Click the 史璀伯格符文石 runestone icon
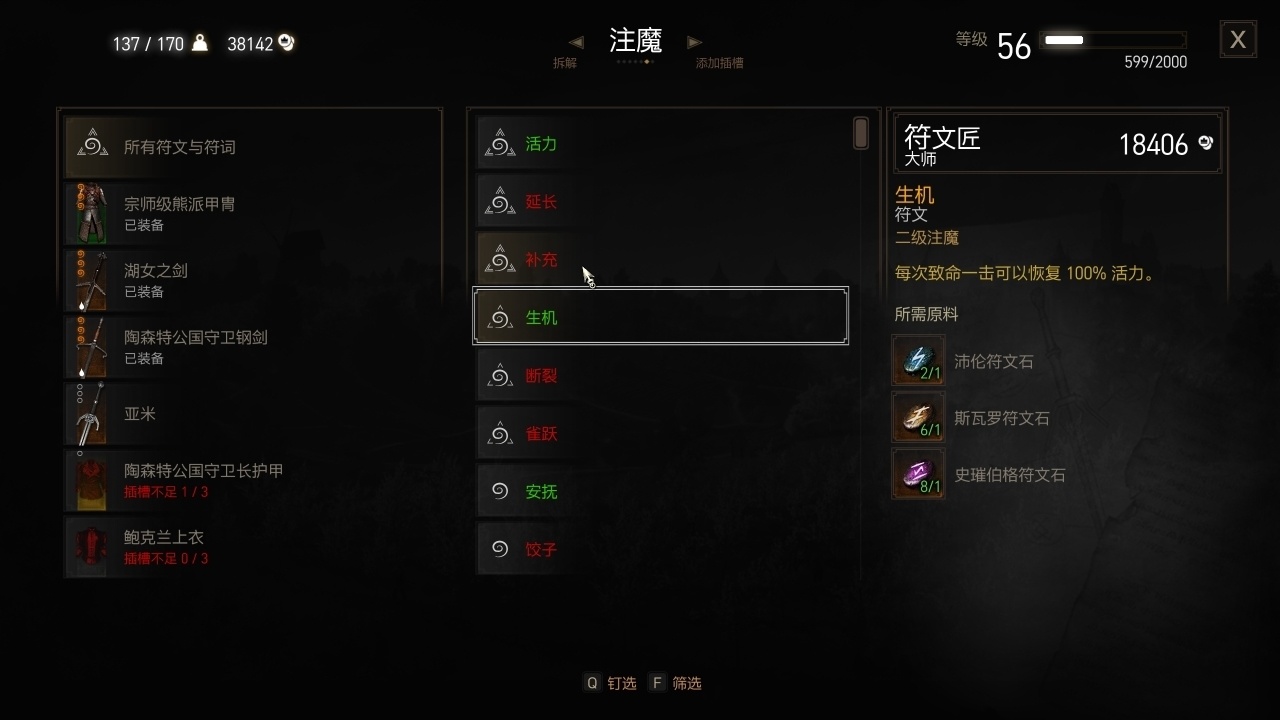 point(918,473)
